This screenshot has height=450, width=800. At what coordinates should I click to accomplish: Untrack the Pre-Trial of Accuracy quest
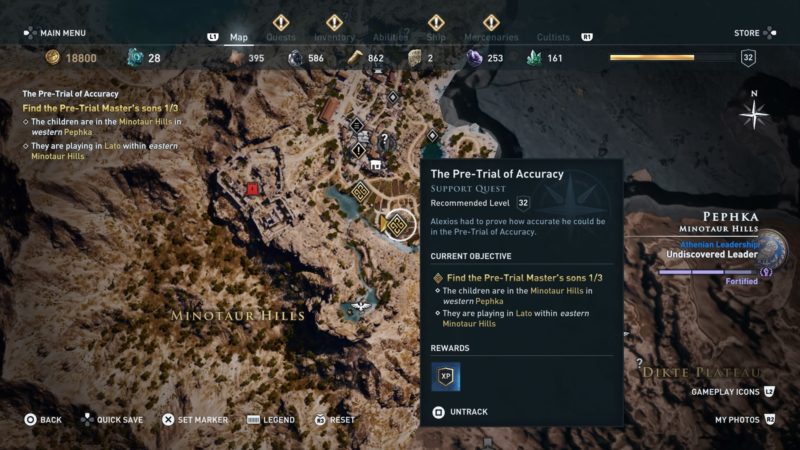467,411
